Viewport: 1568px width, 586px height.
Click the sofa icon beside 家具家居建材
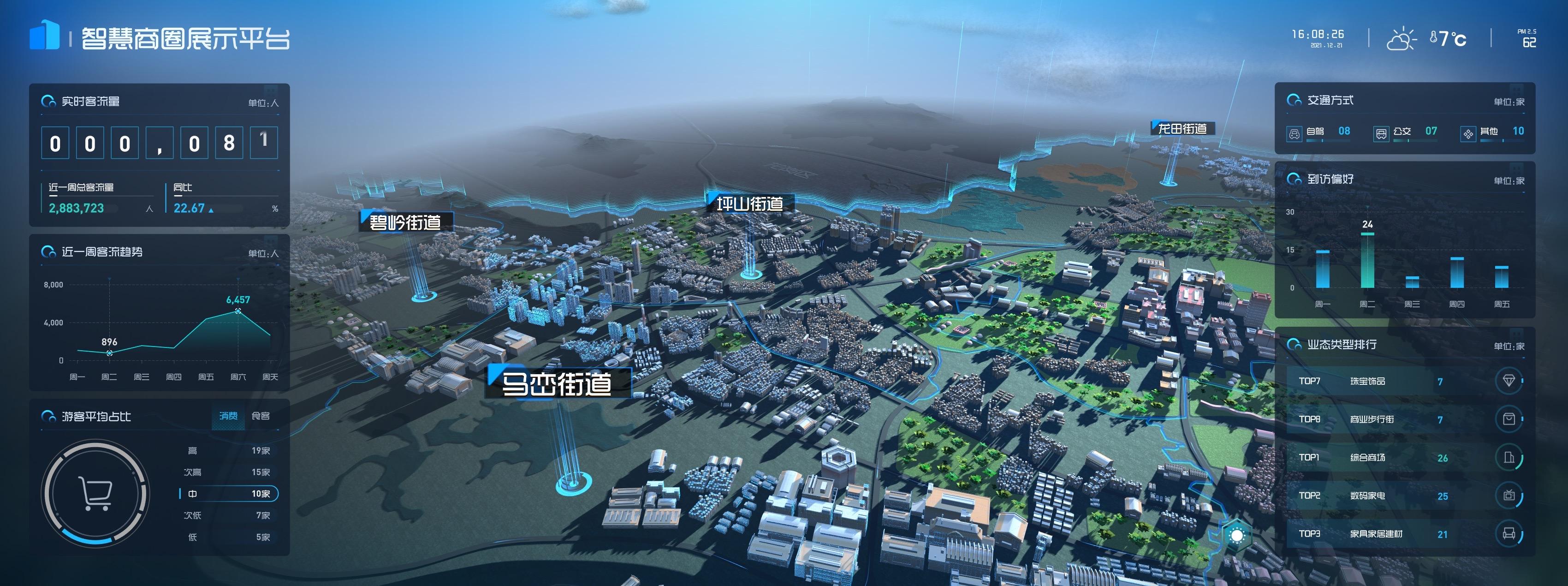[x=1509, y=533]
